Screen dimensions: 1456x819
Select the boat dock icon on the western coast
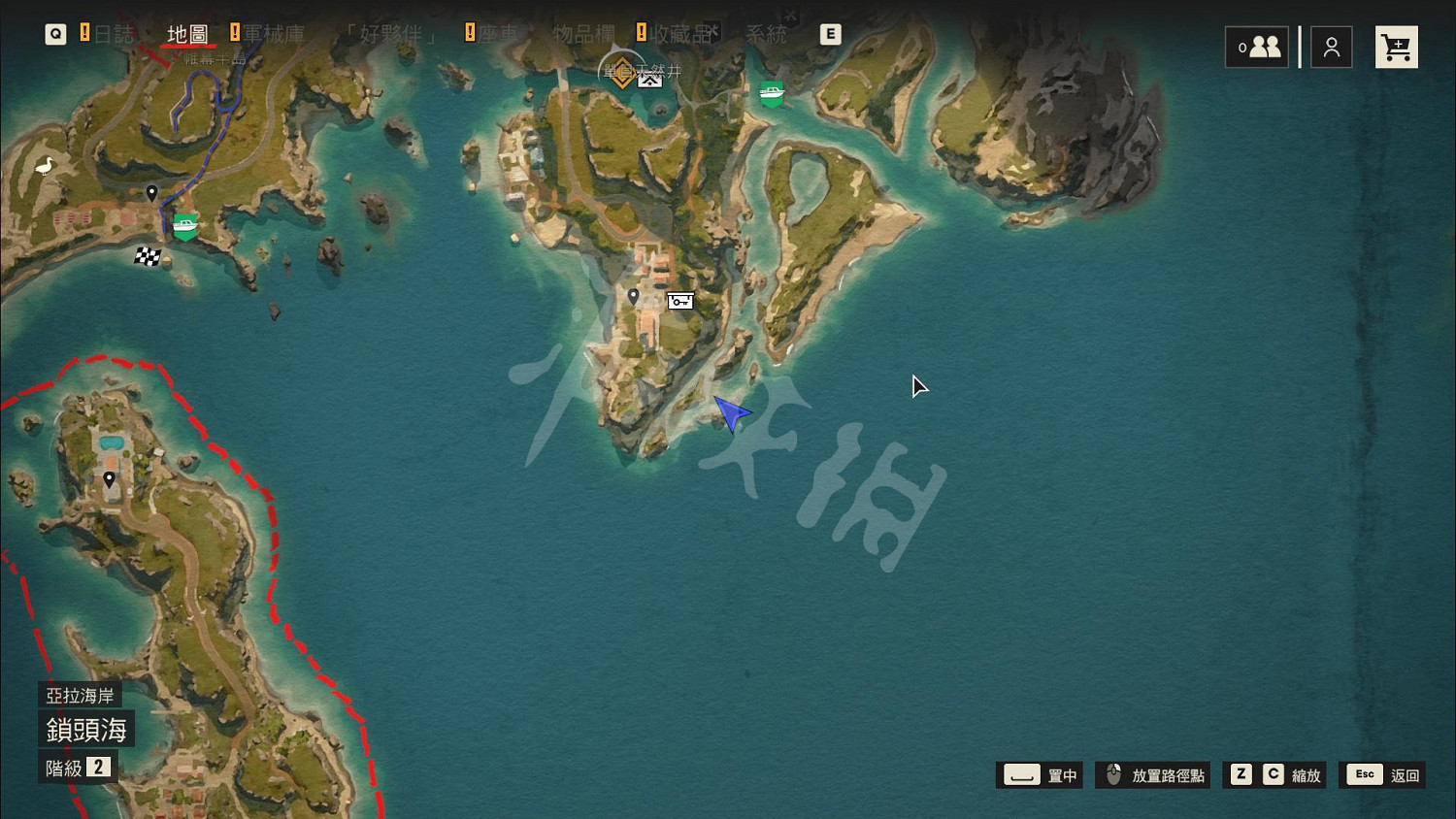[x=183, y=224]
